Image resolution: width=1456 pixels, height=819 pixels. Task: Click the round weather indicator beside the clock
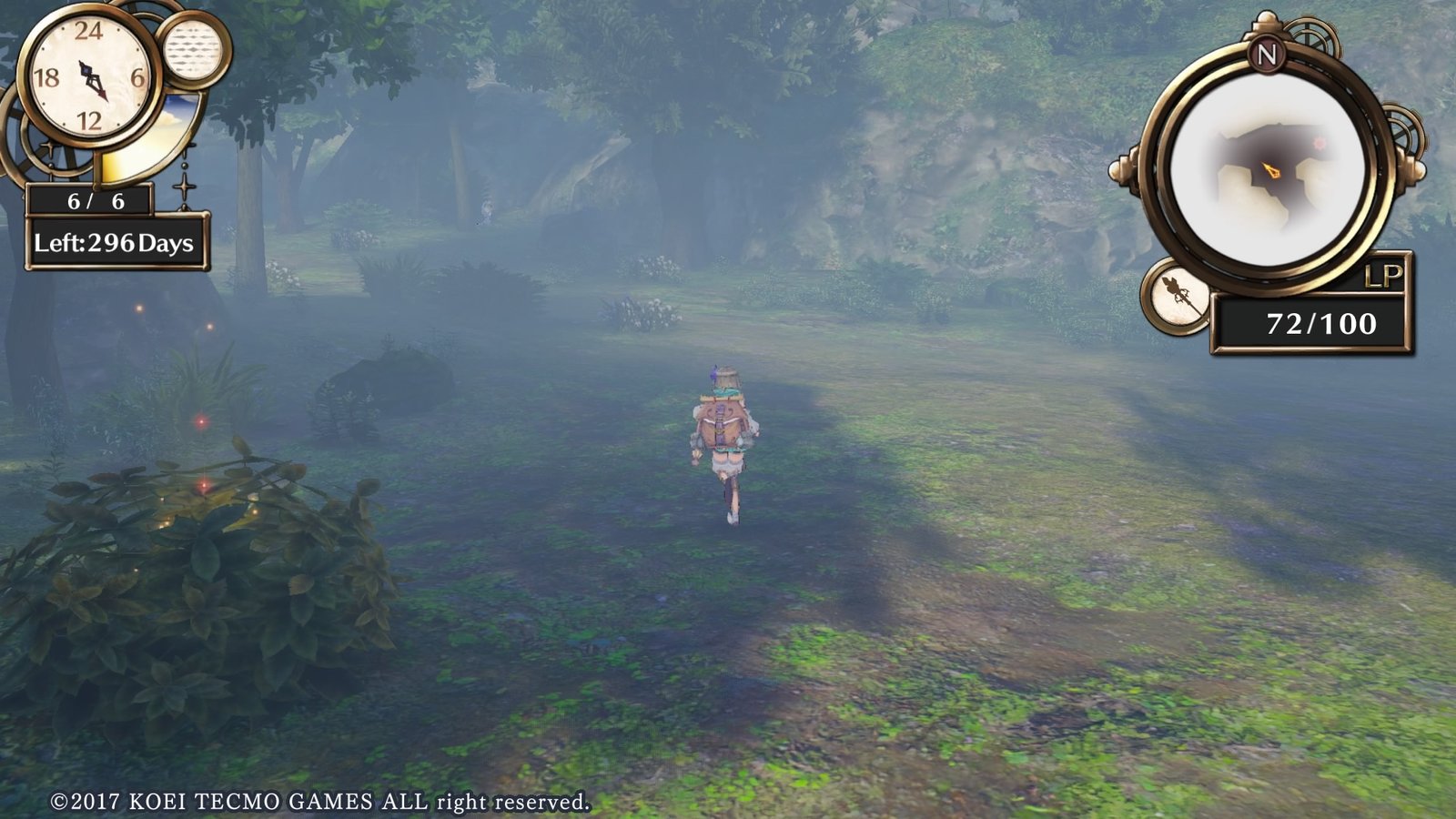click(193, 49)
